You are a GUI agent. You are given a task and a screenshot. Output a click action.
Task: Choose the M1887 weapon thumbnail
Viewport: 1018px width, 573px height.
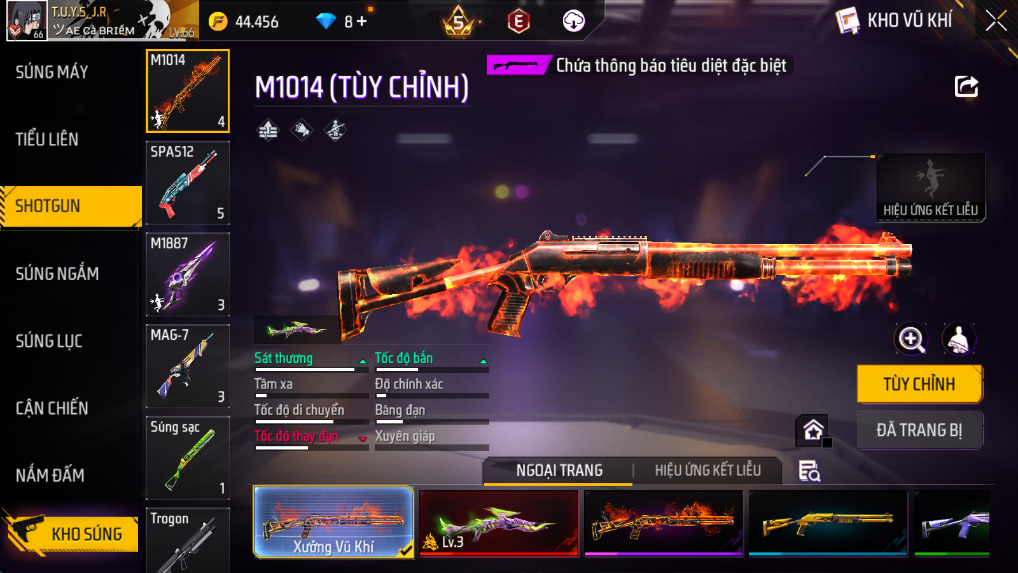point(187,275)
